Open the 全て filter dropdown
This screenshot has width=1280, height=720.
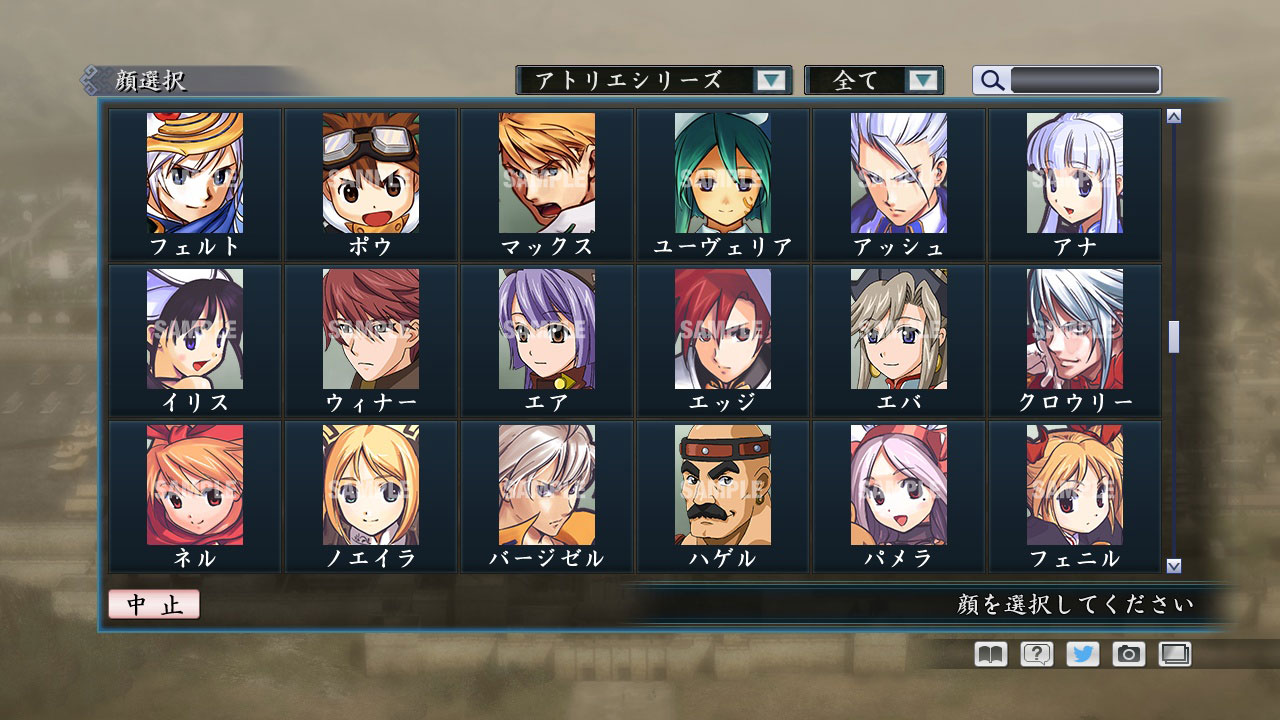point(870,80)
